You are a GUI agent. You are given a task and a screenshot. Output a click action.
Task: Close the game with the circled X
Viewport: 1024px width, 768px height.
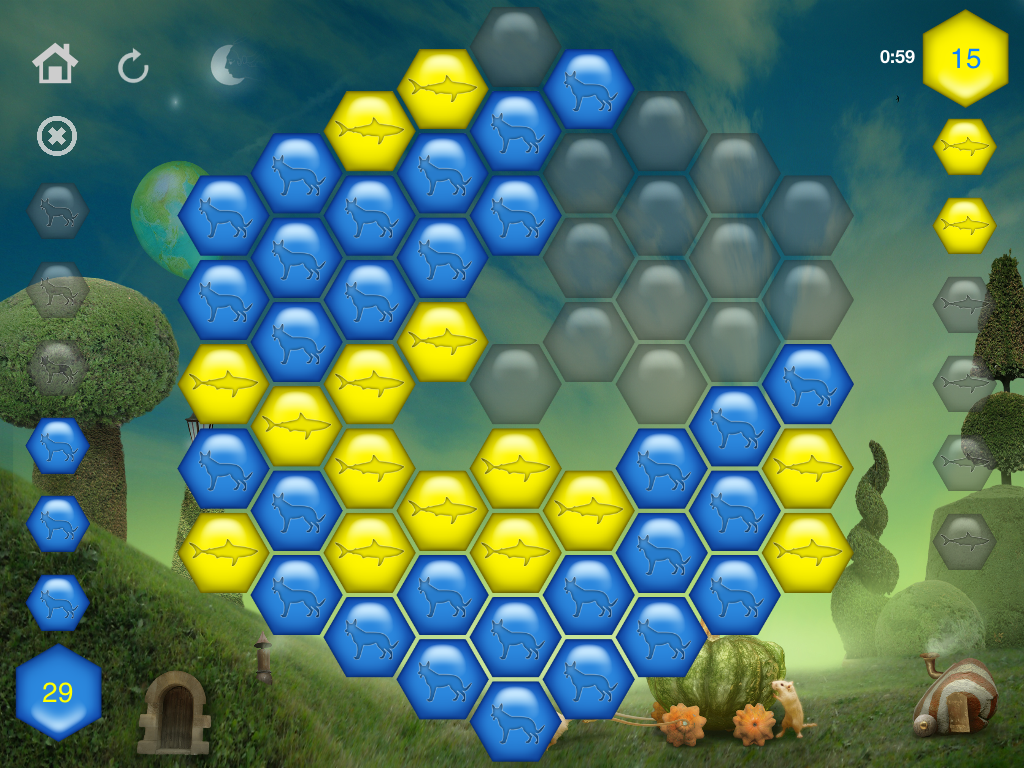[57, 136]
